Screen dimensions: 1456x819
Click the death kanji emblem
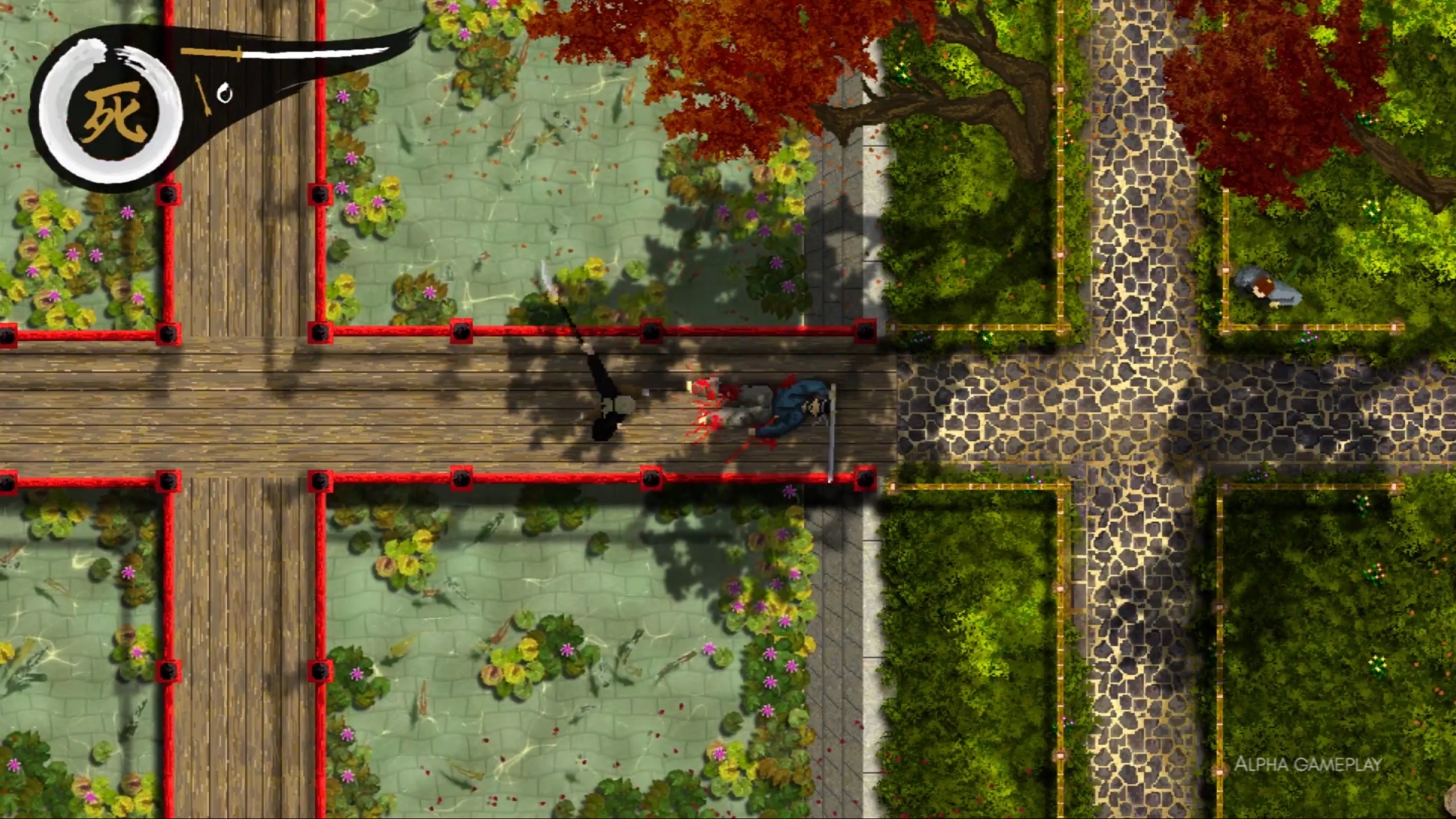pos(111,112)
